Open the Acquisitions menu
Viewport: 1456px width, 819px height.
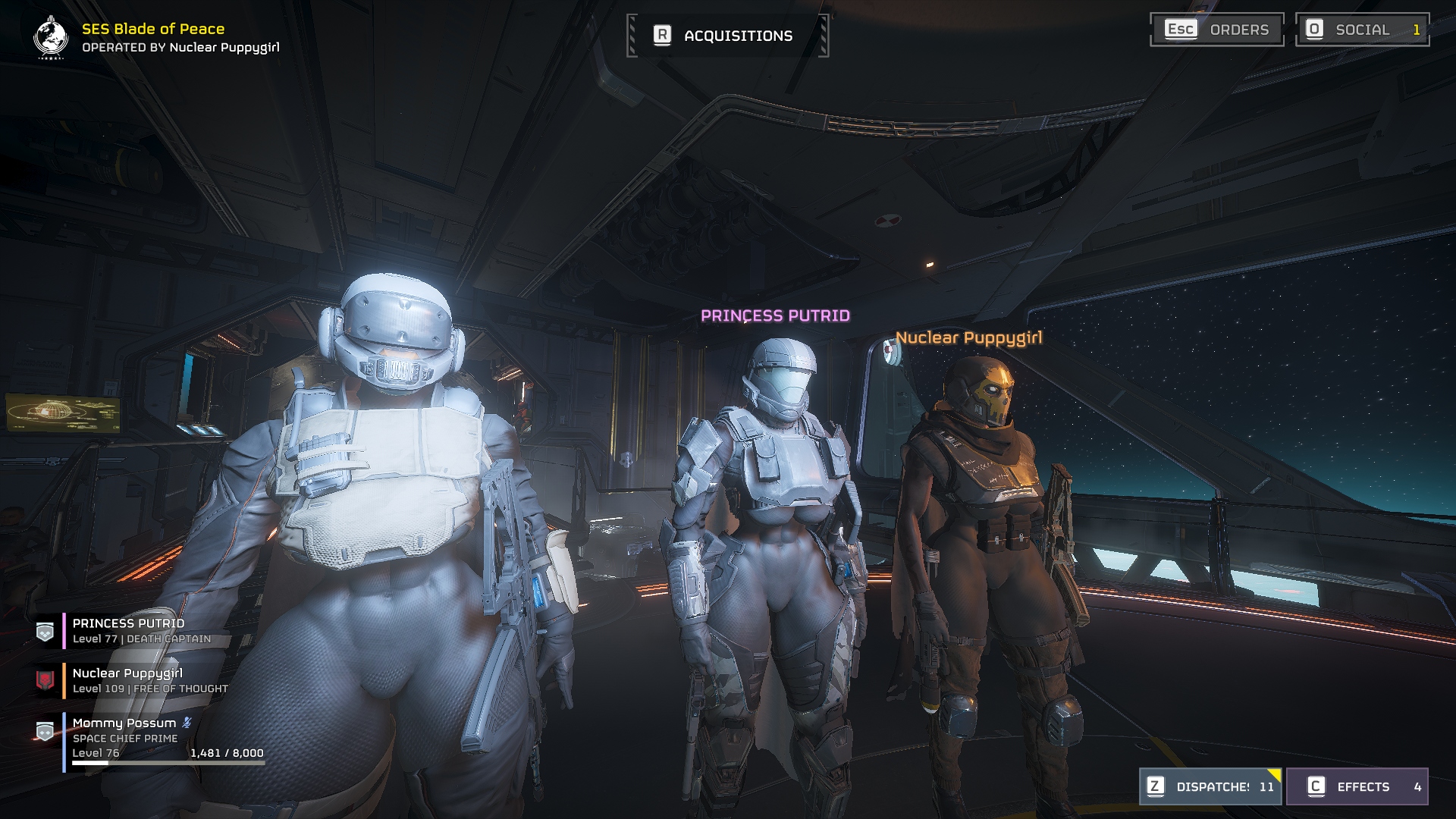pos(727,36)
